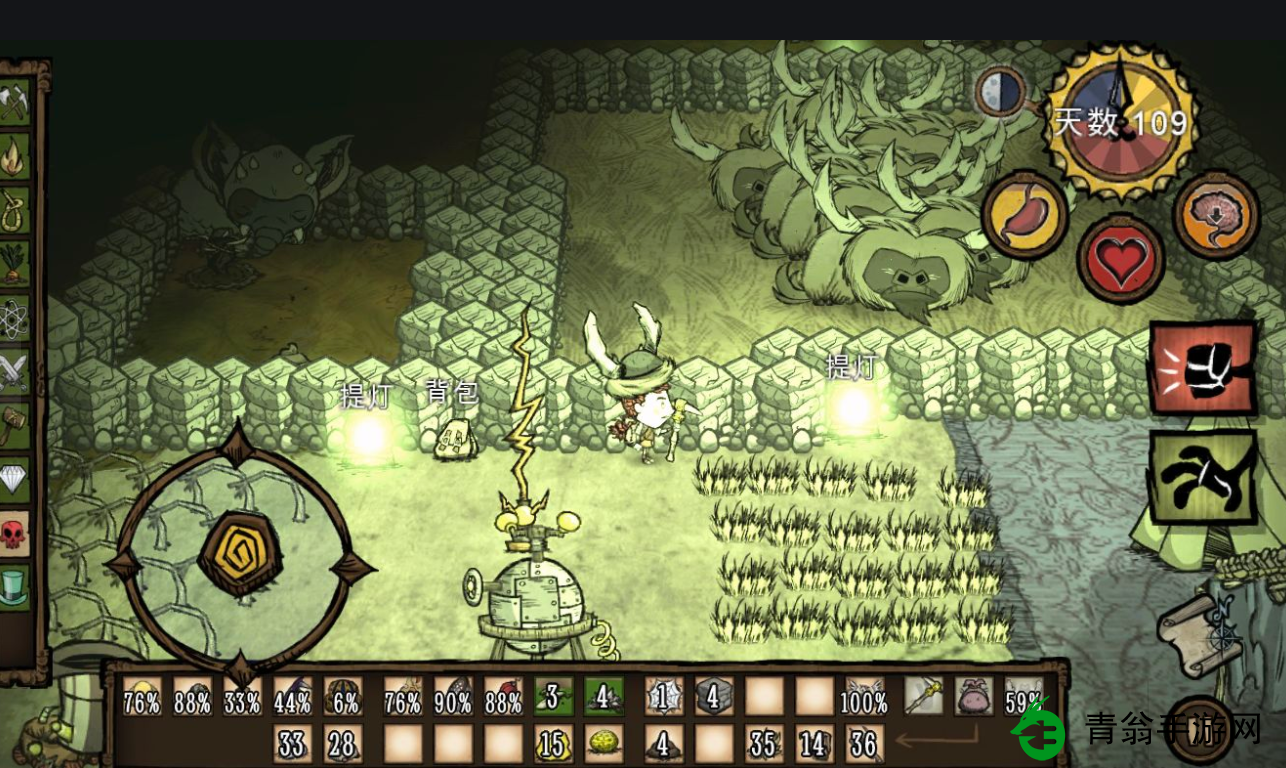Switch to the hammer Structures tab
Screen dimensions: 1286x768
[14, 426]
